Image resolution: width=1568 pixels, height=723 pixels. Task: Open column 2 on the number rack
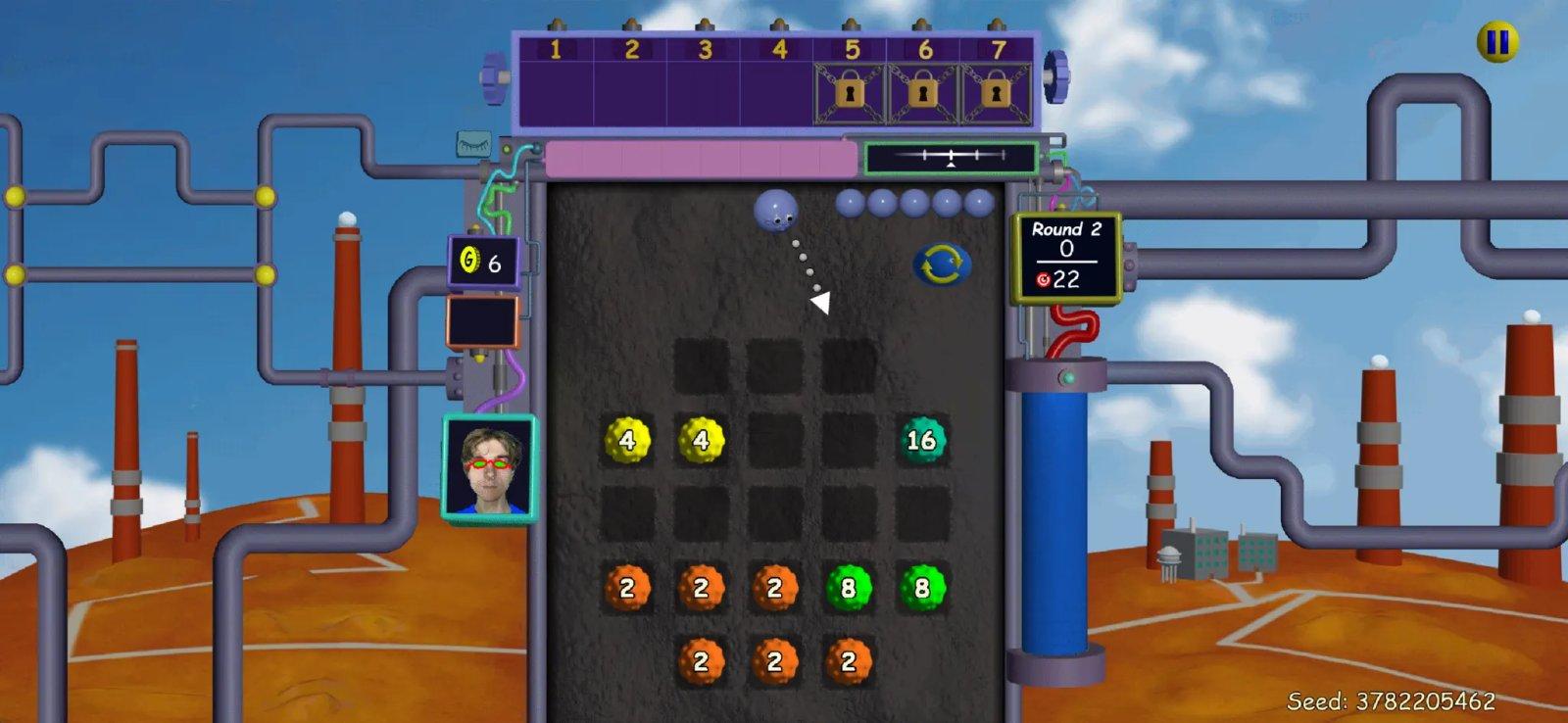628,83
